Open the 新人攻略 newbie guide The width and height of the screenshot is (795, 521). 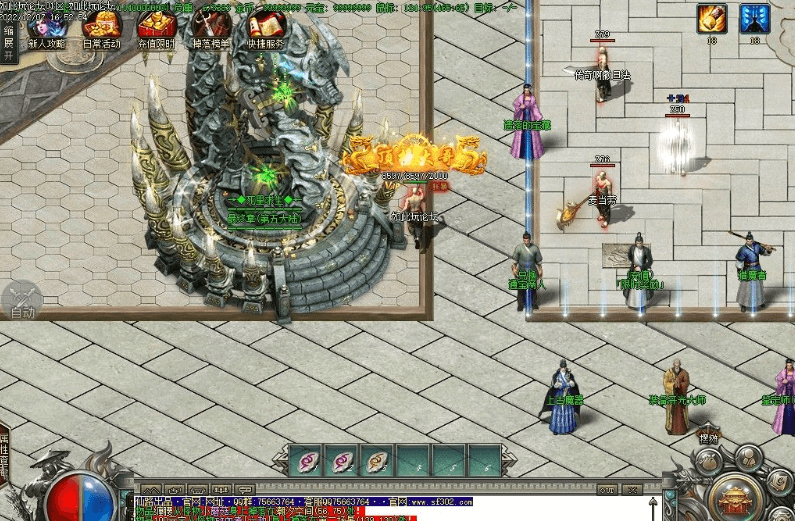pyautogui.click(x=46, y=28)
